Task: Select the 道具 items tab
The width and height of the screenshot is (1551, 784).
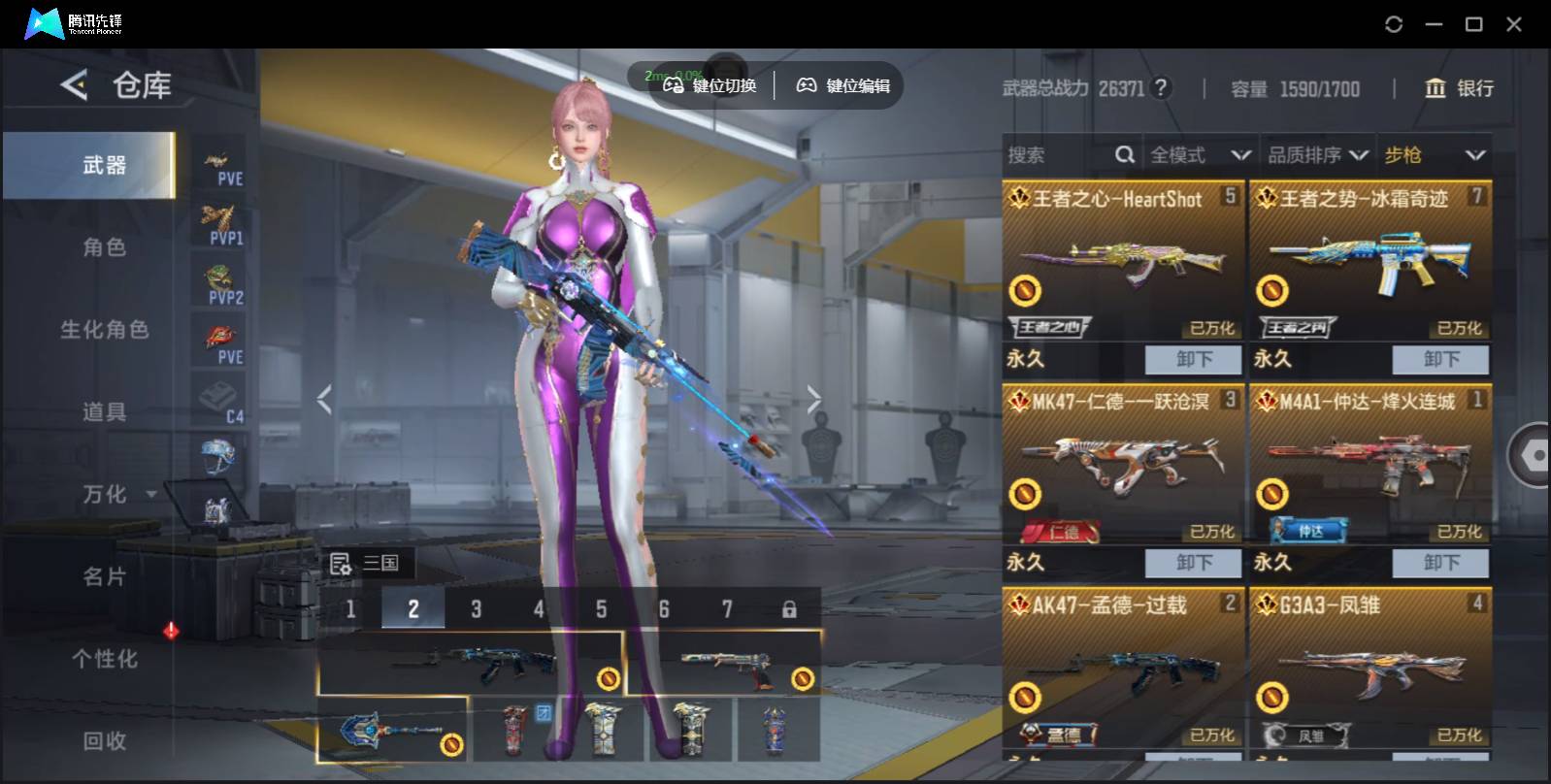Action: pos(104,412)
